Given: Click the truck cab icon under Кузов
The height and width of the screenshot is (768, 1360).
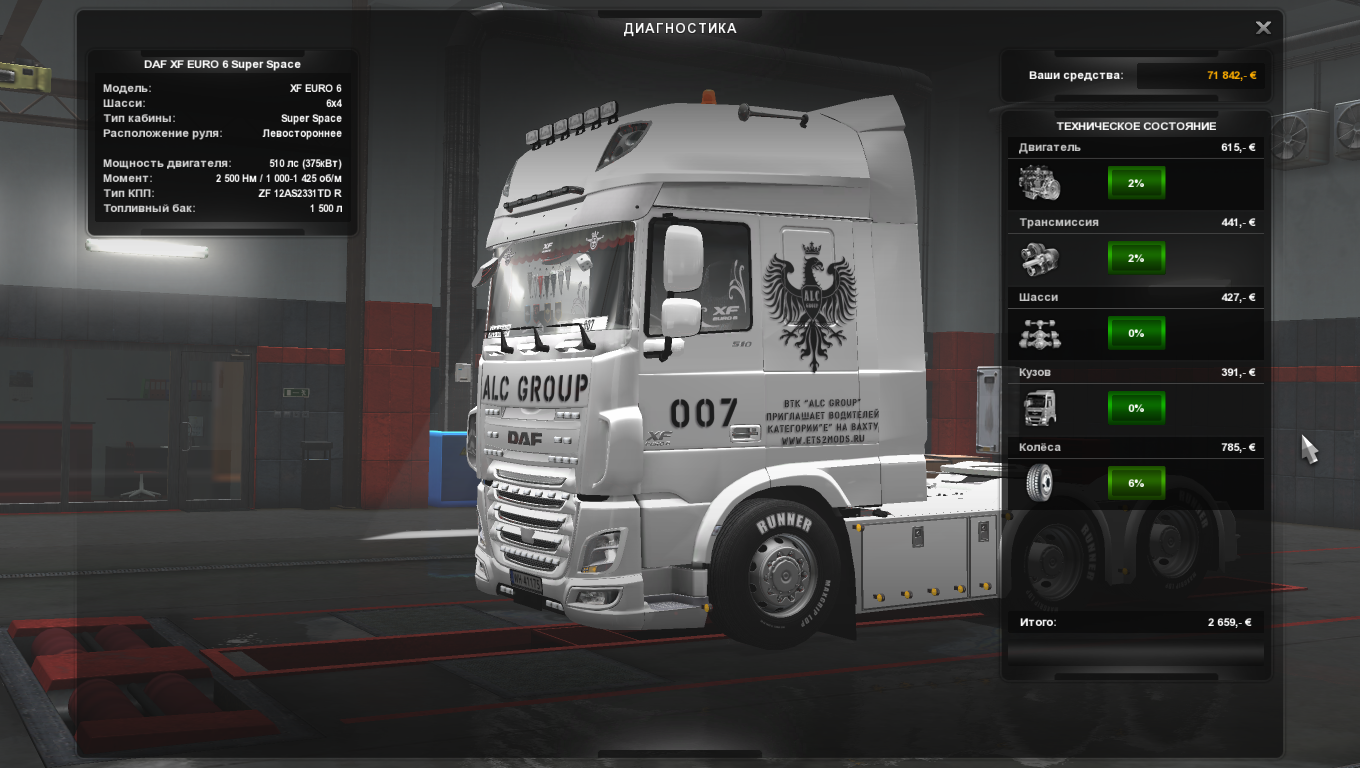Looking at the screenshot, I should click(1039, 408).
